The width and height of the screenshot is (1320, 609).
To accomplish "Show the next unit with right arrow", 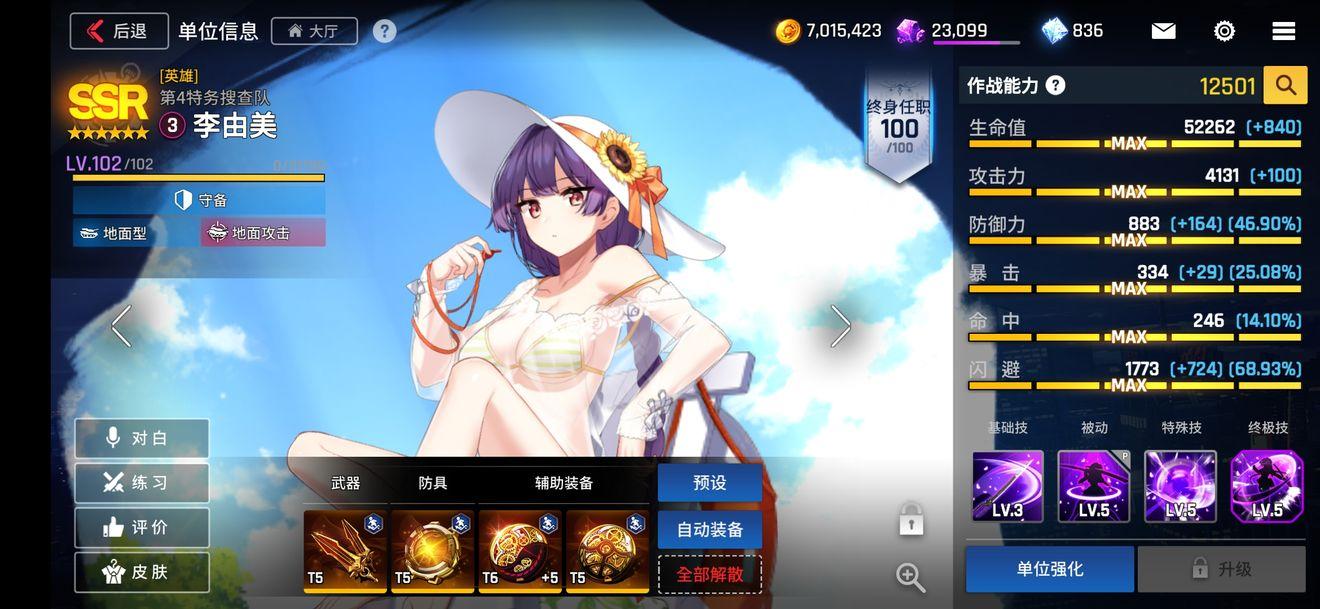I will (x=841, y=326).
